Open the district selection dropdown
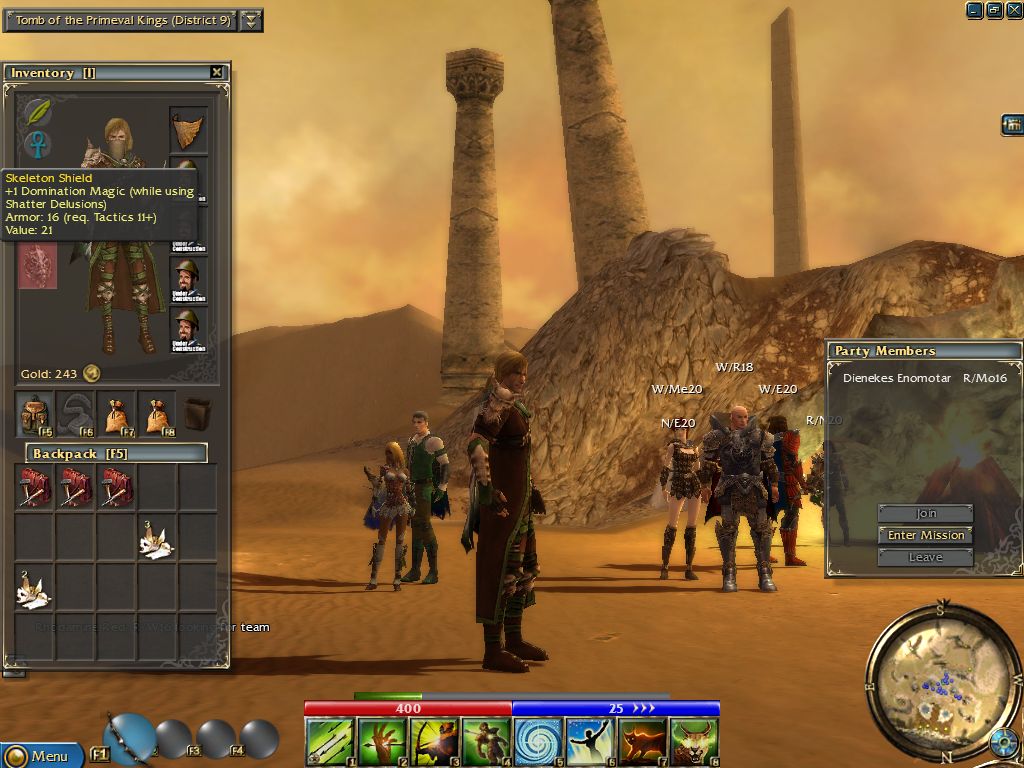The image size is (1024, 768). (x=252, y=20)
